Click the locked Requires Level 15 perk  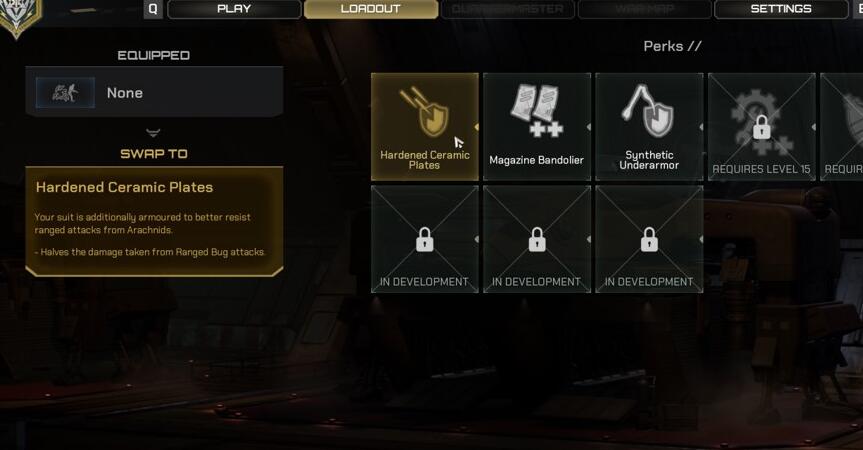[x=761, y=126]
